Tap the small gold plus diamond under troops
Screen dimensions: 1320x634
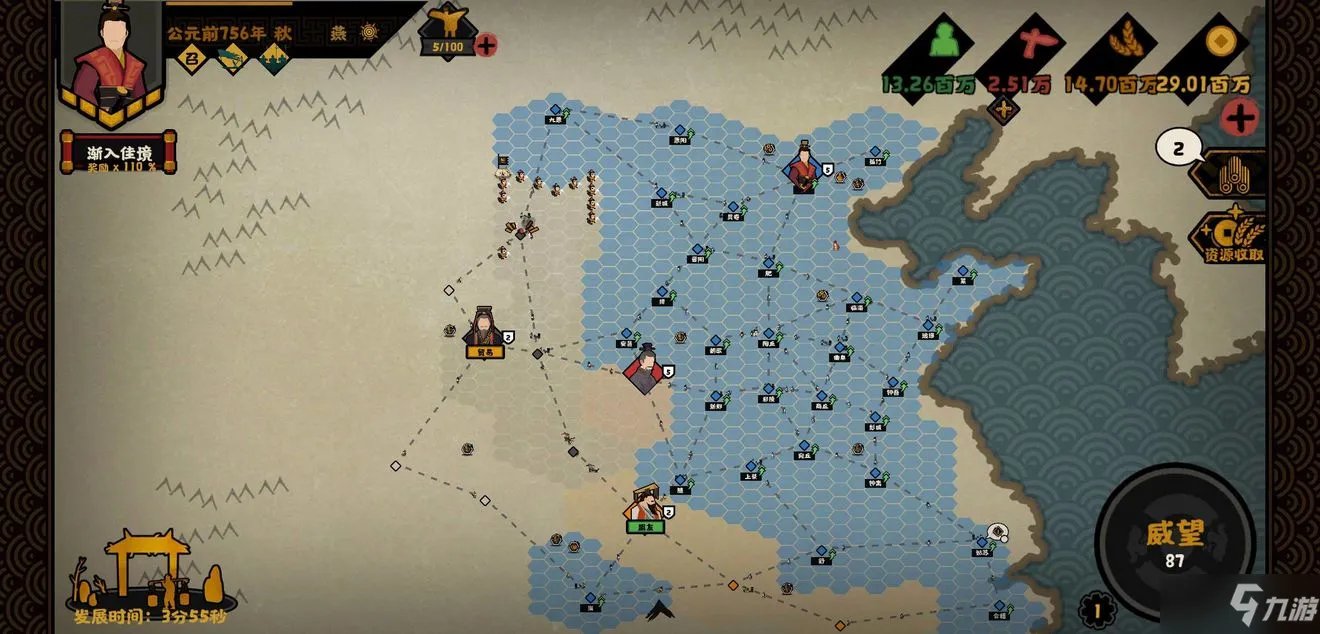click(x=1003, y=109)
